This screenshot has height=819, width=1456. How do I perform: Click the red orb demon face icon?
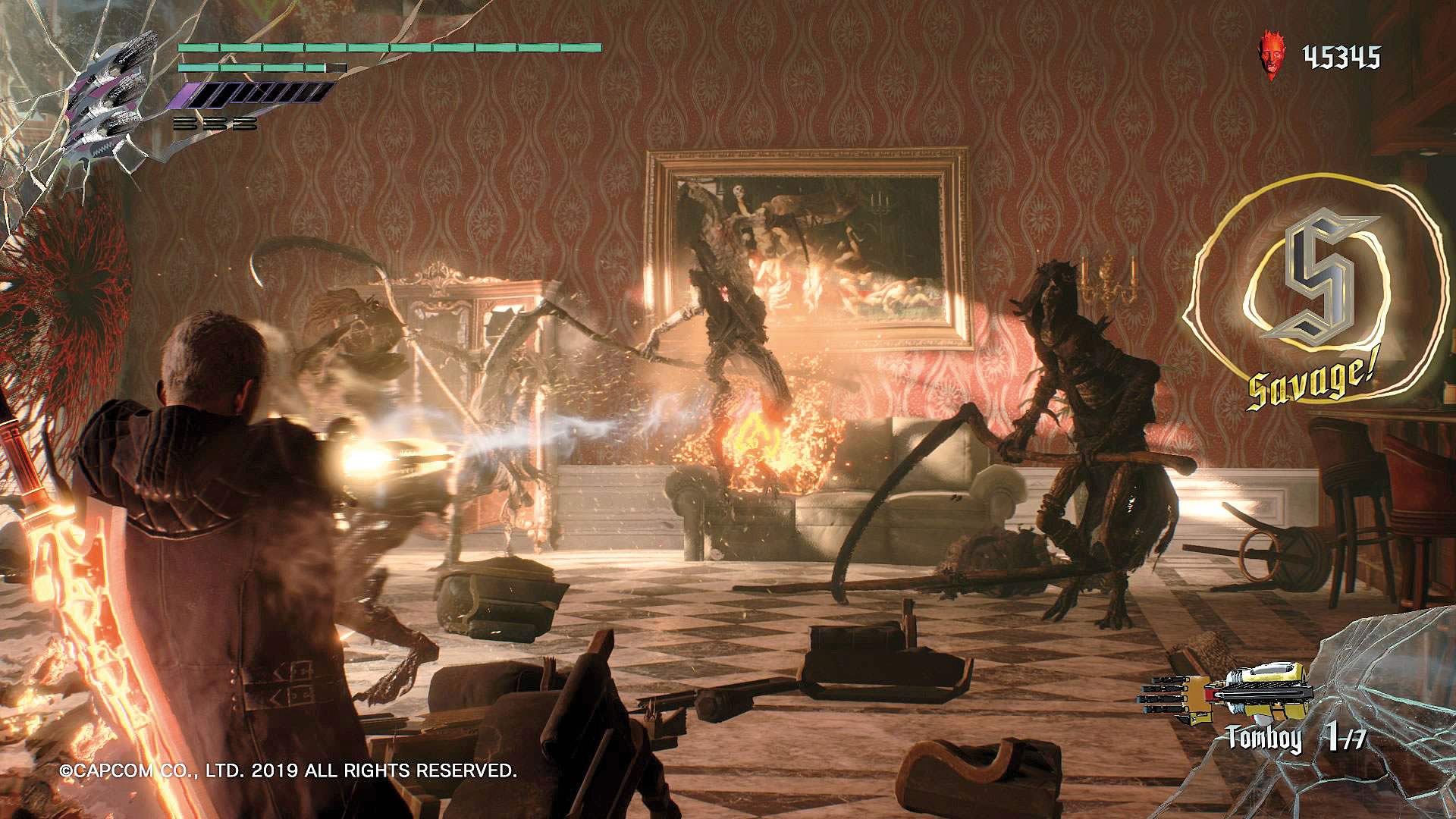pos(1271,55)
